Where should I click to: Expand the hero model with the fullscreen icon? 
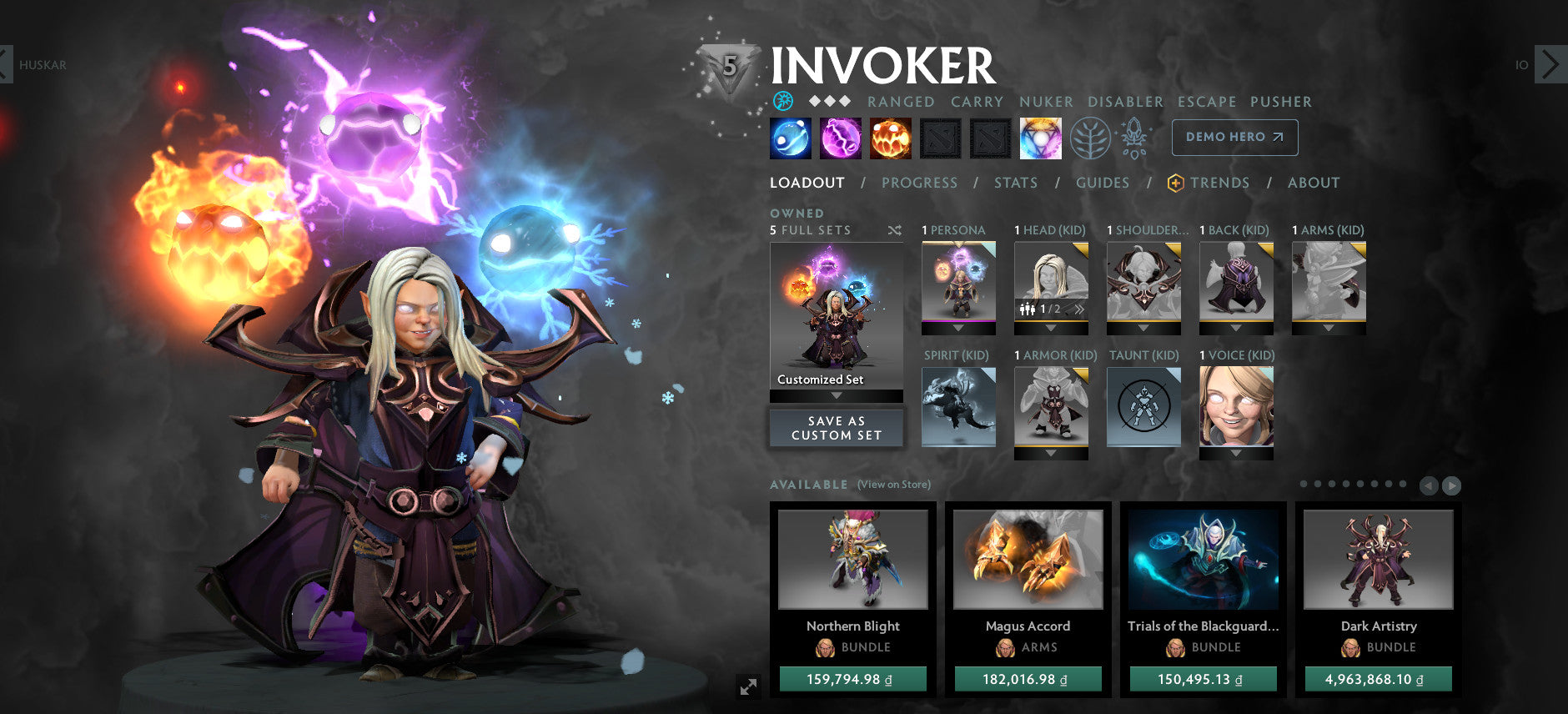[x=750, y=687]
